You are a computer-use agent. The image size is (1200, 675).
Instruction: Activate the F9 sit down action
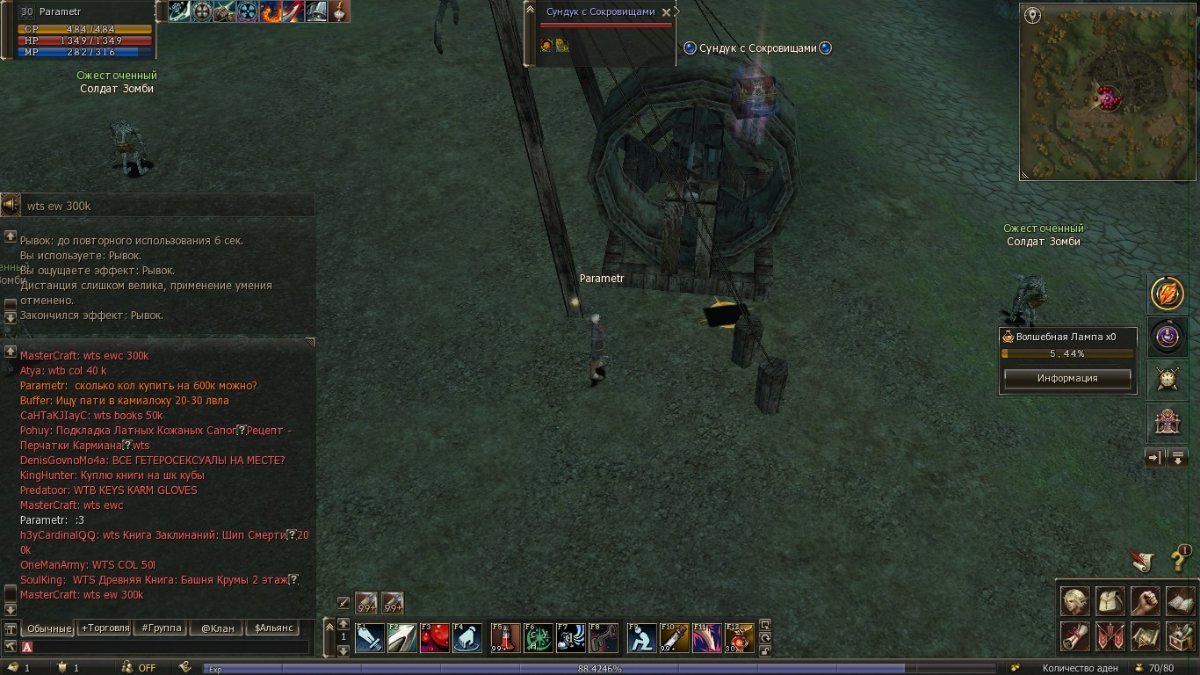click(x=642, y=637)
